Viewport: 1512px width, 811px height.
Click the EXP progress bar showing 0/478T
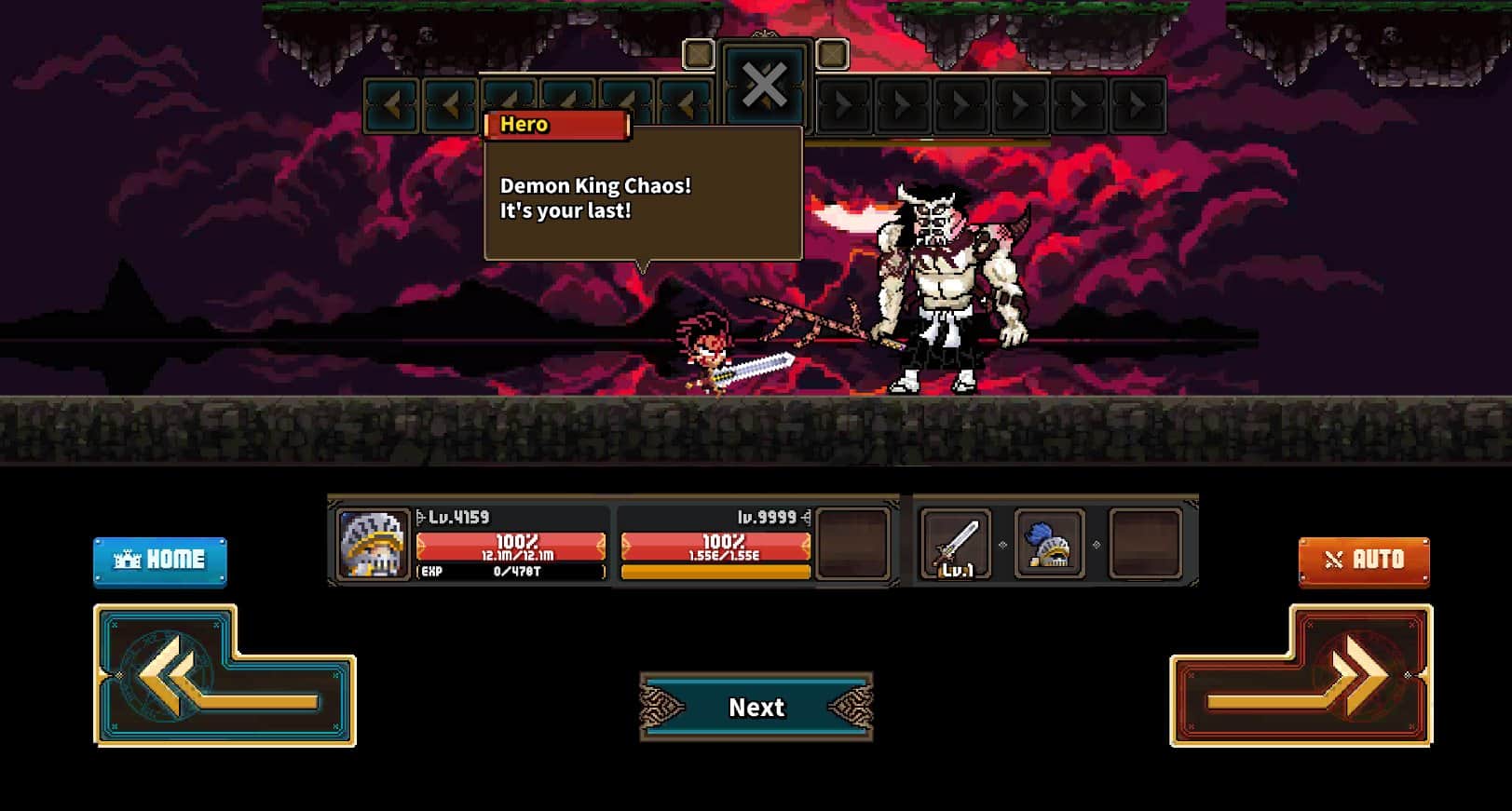point(511,571)
